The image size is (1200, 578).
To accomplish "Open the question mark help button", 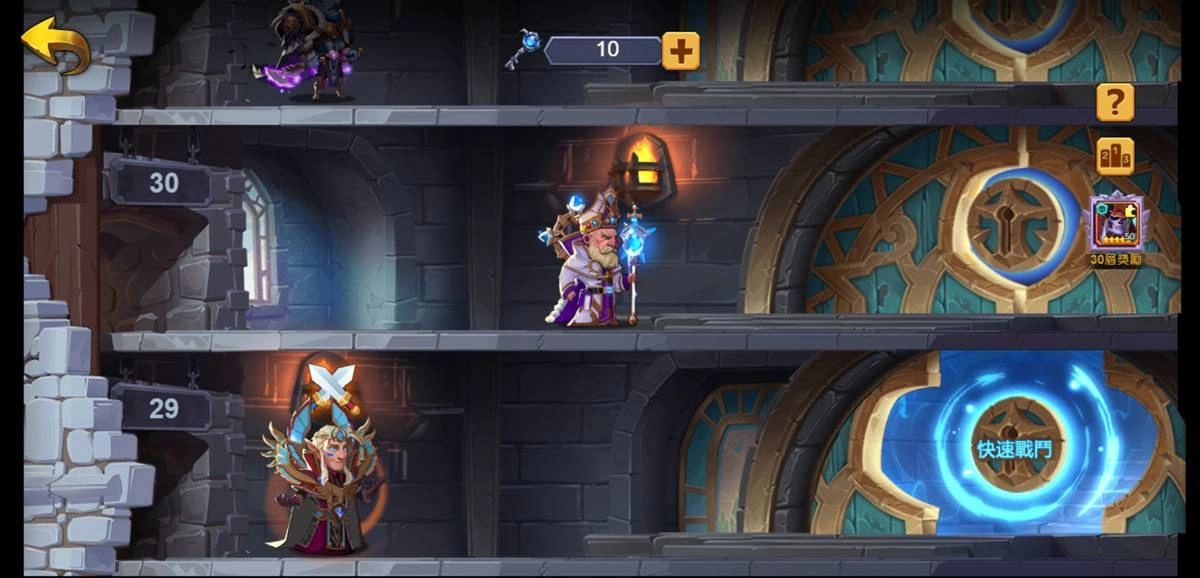I will (1115, 102).
